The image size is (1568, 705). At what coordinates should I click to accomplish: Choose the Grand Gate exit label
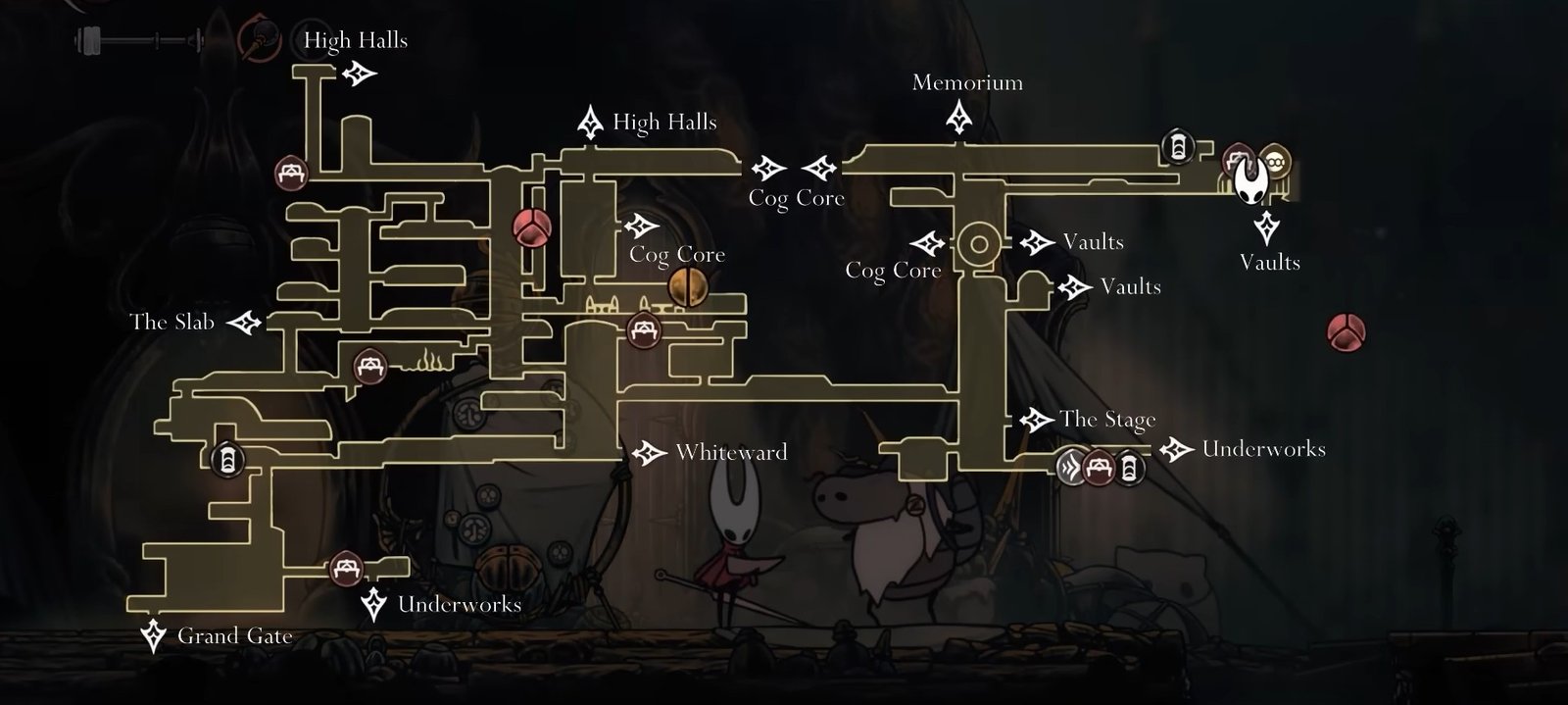234,636
